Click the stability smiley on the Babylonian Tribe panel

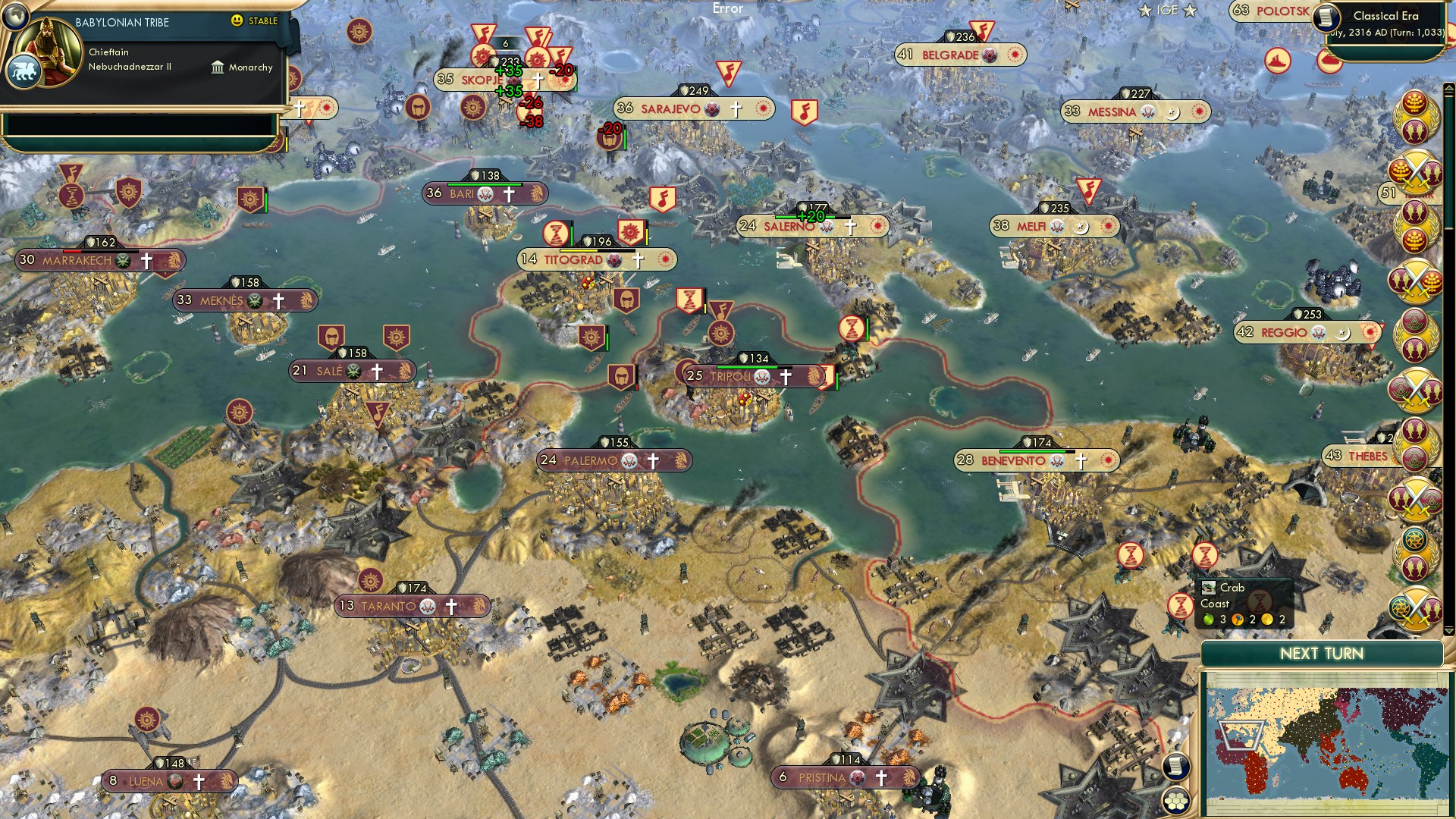tap(237, 22)
